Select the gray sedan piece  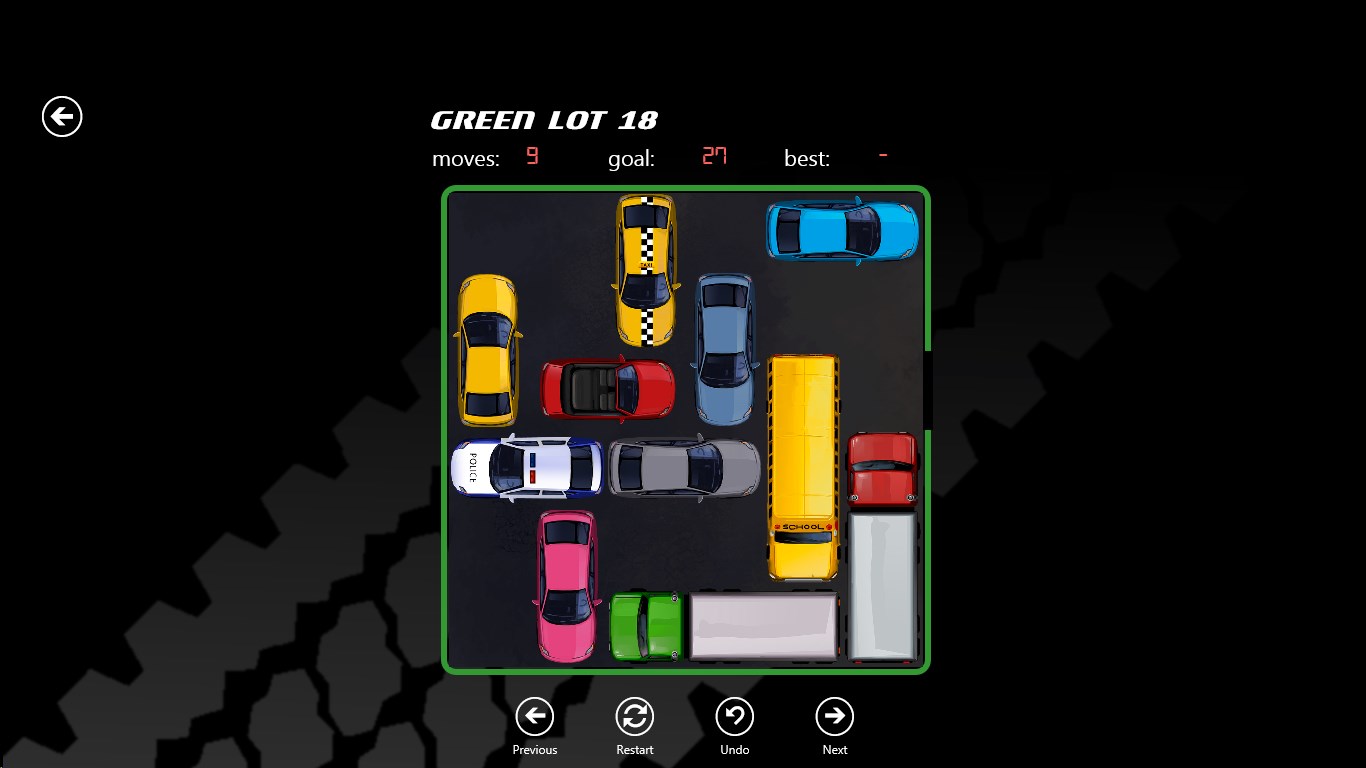click(684, 467)
